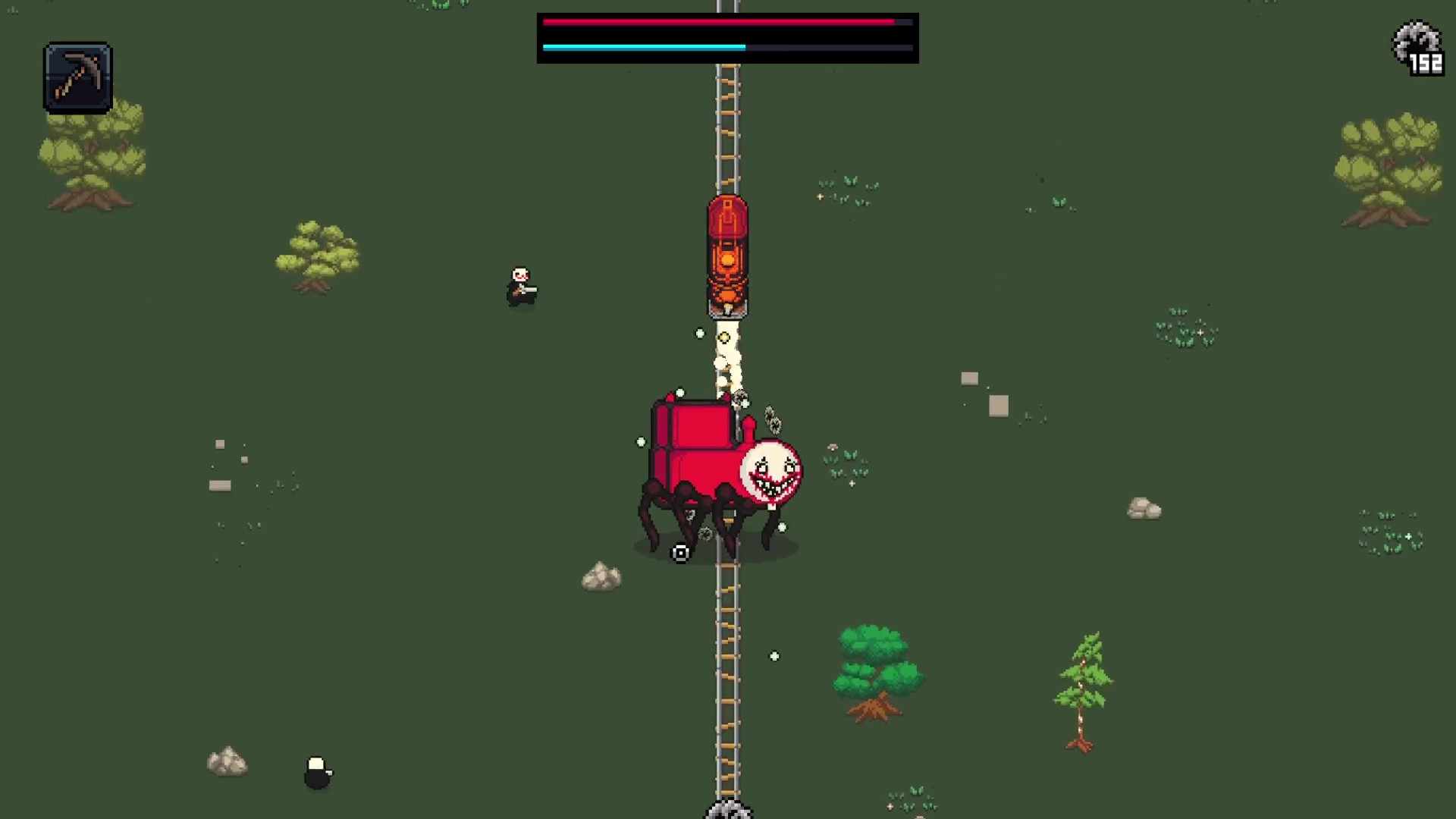Screen dimensions: 1456x819
Task: Click the tree stump beside the bushy tree
Action: click(874, 709)
